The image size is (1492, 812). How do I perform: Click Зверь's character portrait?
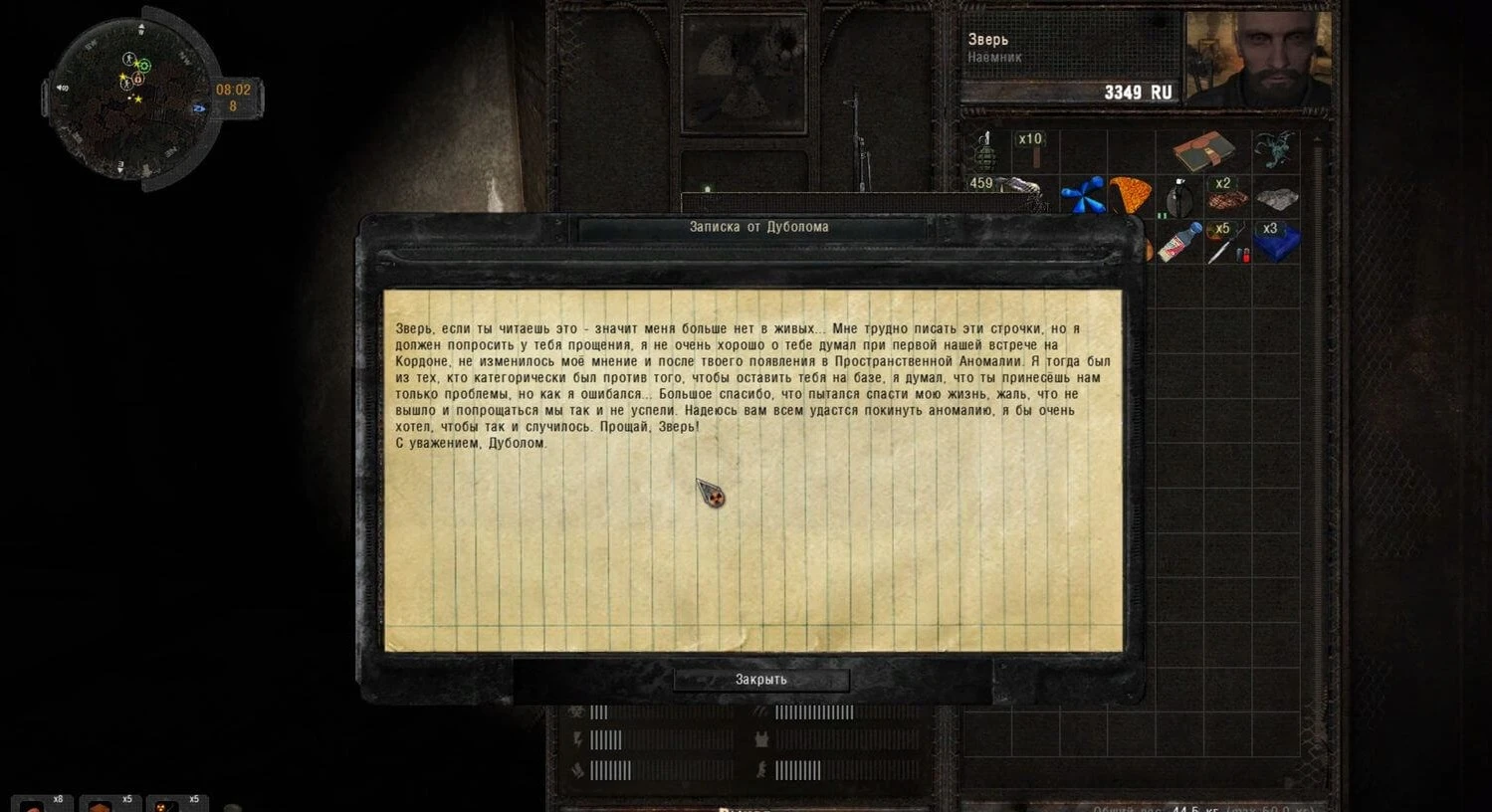click(1258, 60)
